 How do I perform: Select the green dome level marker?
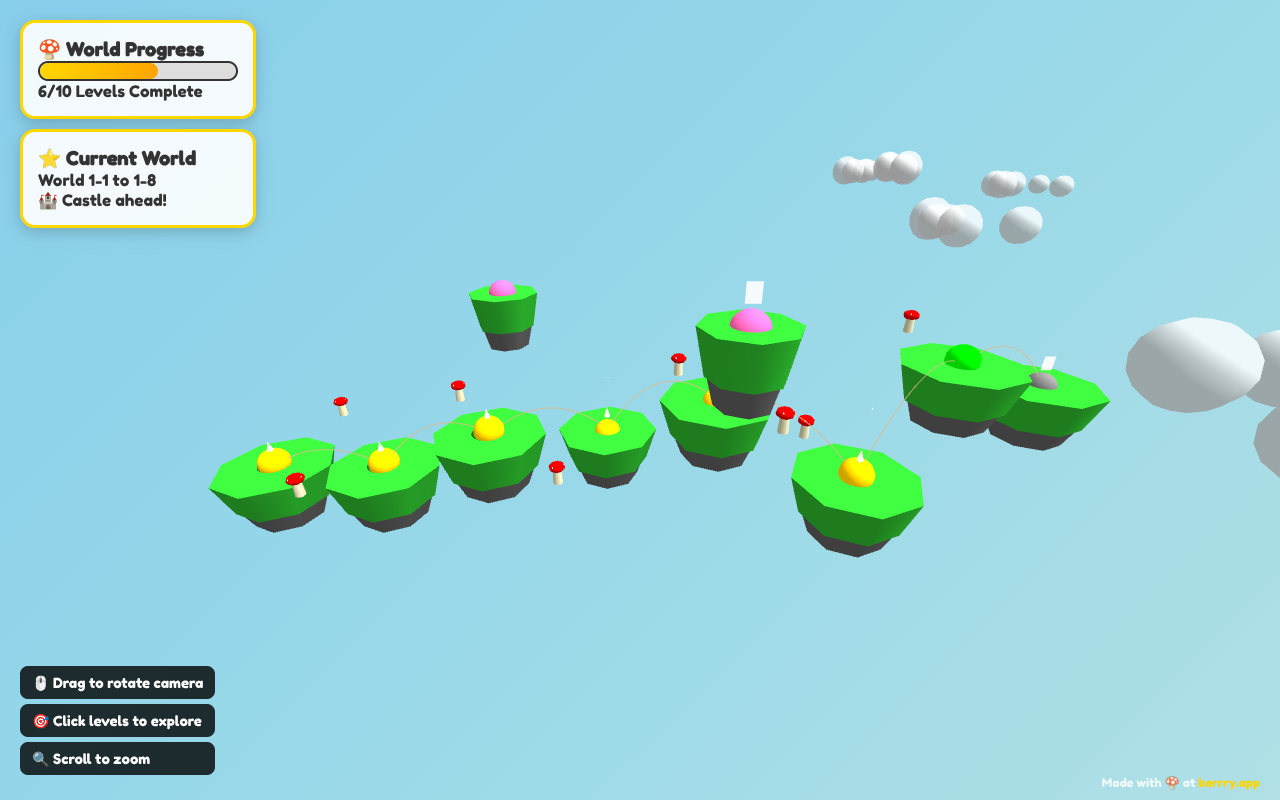tap(962, 356)
